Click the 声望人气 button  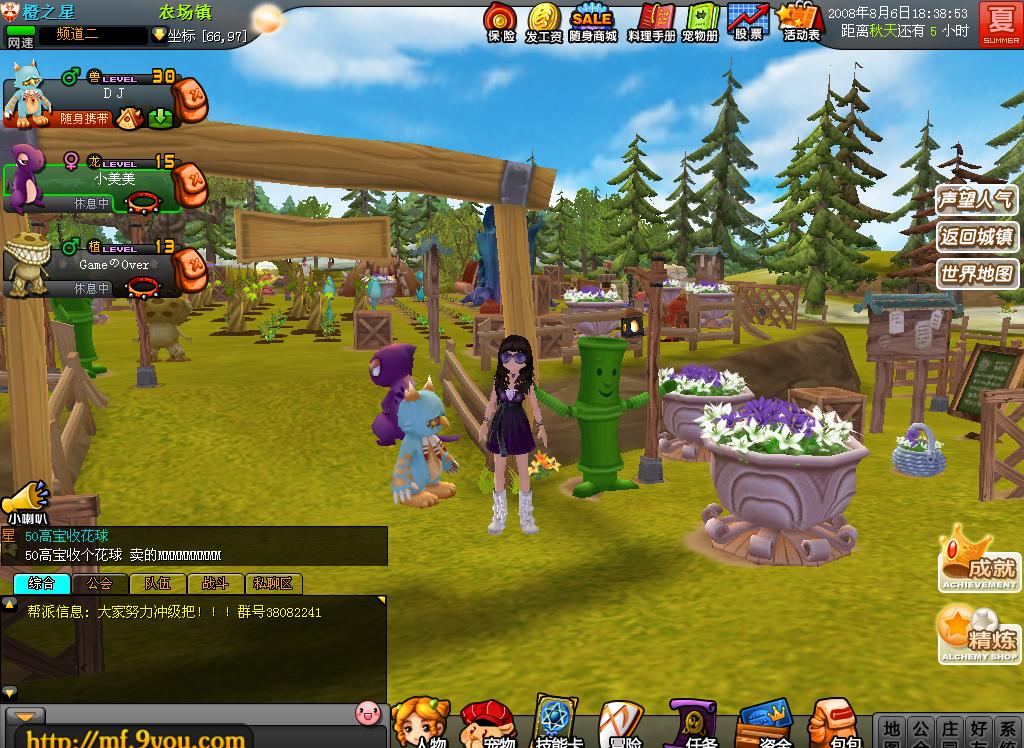(x=976, y=200)
